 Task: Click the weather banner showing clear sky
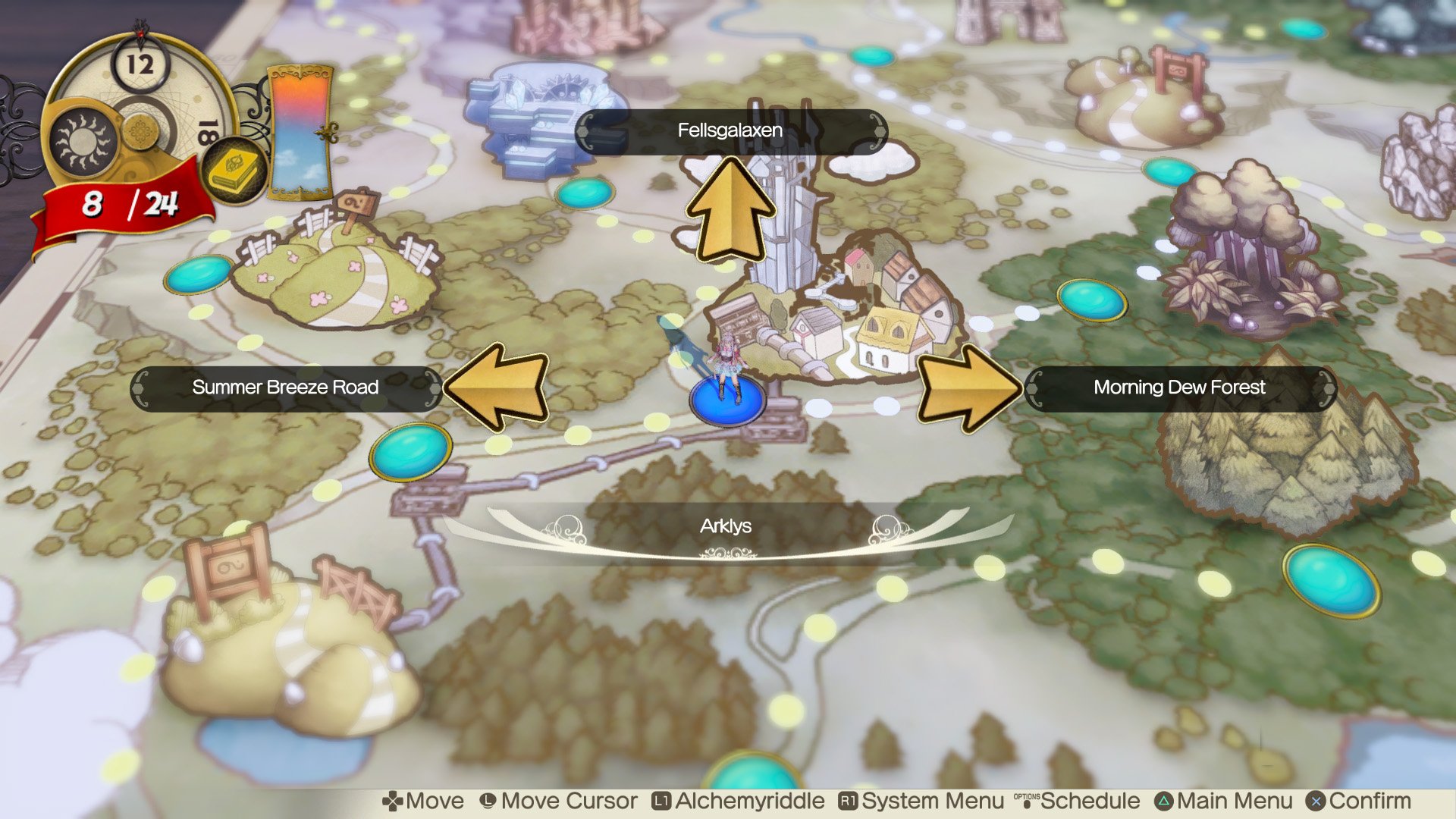click(299, 129)
